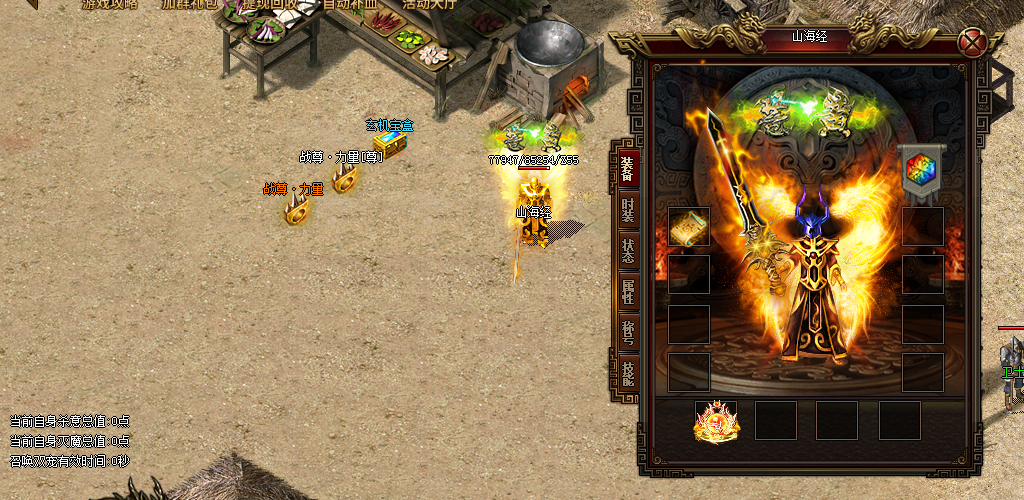
Task: Open the 提现回收 recycle menu
Action: [x=268, y=4]
